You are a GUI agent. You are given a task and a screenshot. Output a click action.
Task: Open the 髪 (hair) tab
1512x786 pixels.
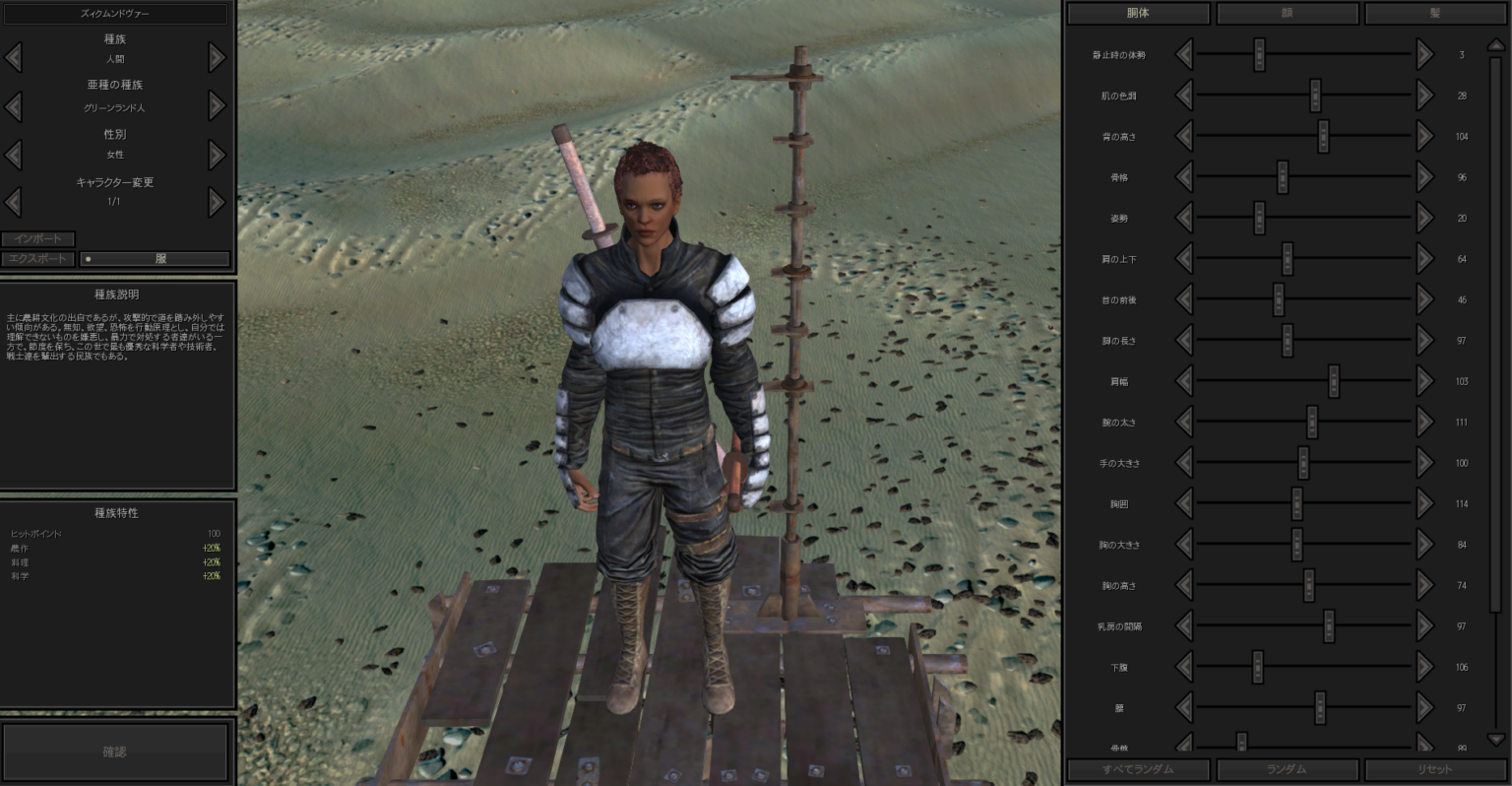(x=1436, y=13)
